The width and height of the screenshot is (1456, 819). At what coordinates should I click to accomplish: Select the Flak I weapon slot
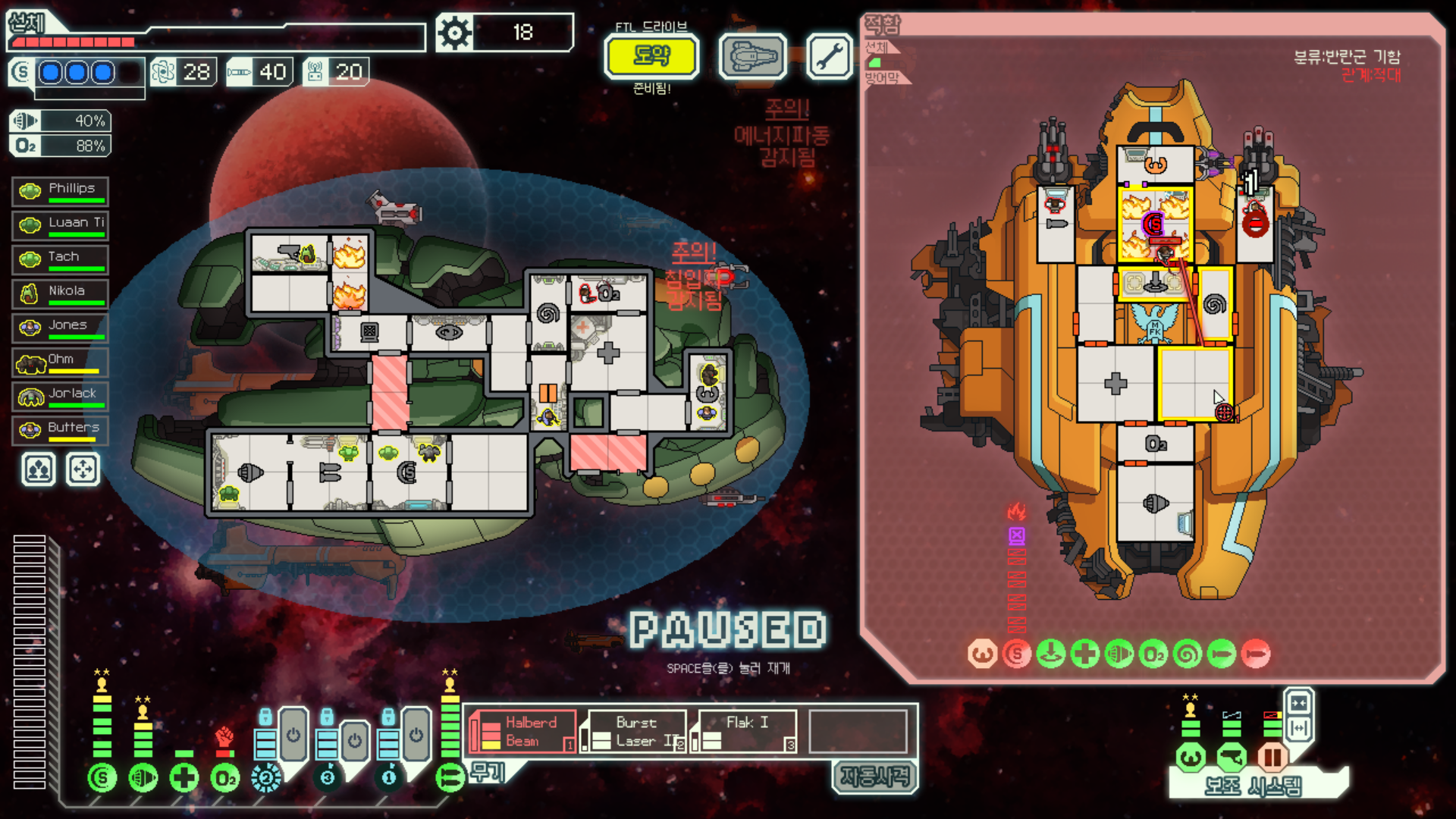click(746, 732)
